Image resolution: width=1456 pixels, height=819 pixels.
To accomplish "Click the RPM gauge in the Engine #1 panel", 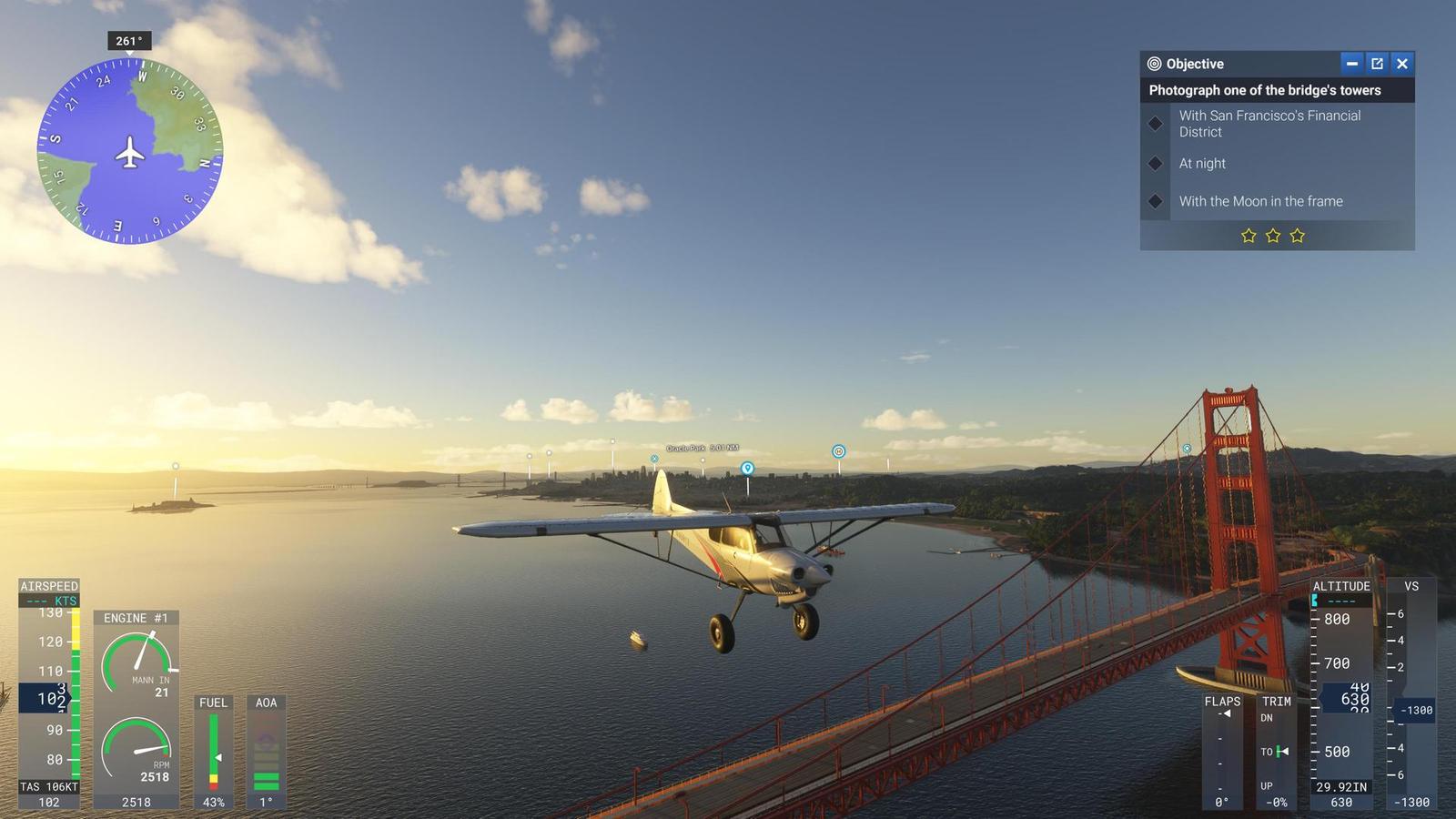I will 136,744.
